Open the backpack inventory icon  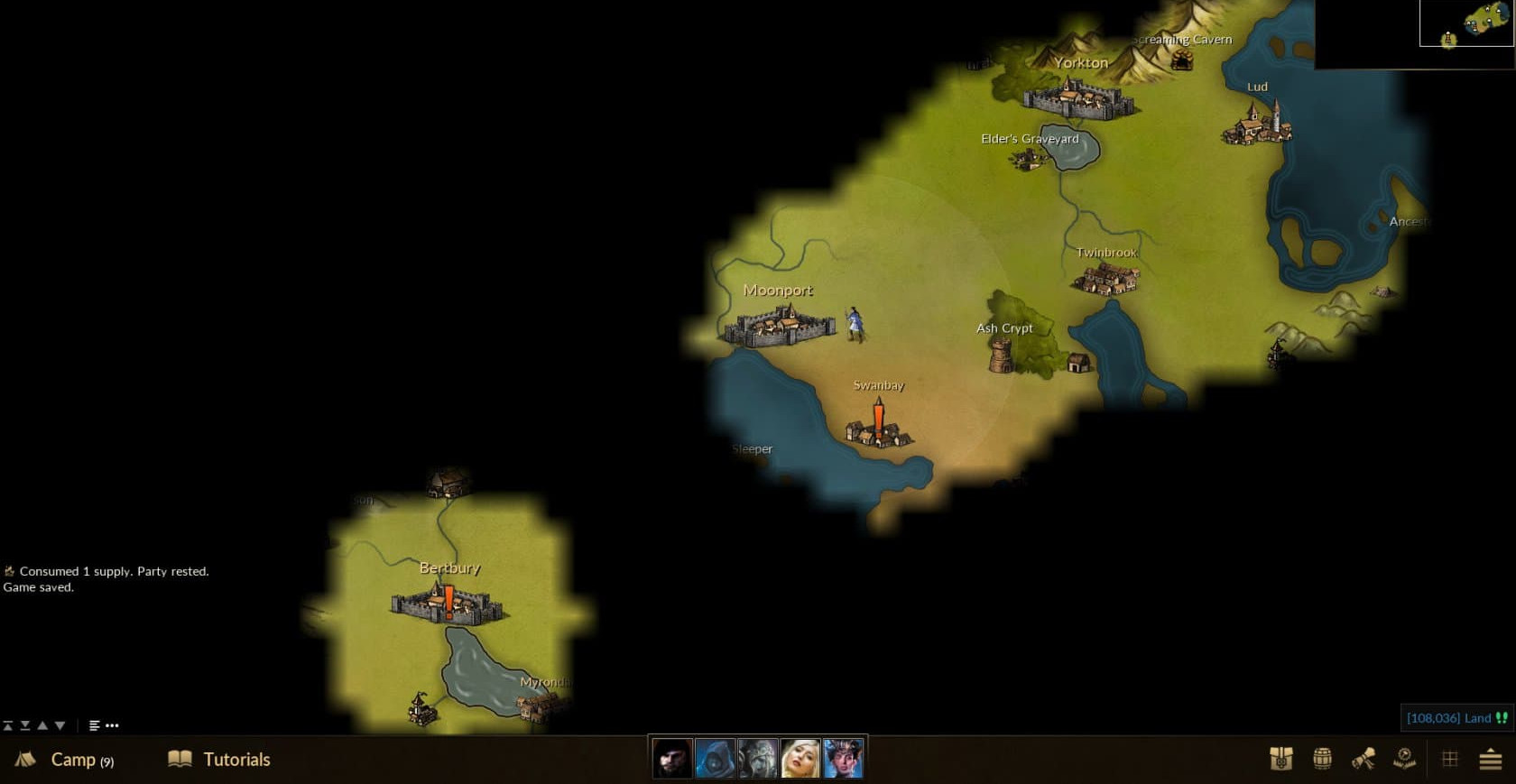pyautogui.click(x=1280, y=759)
